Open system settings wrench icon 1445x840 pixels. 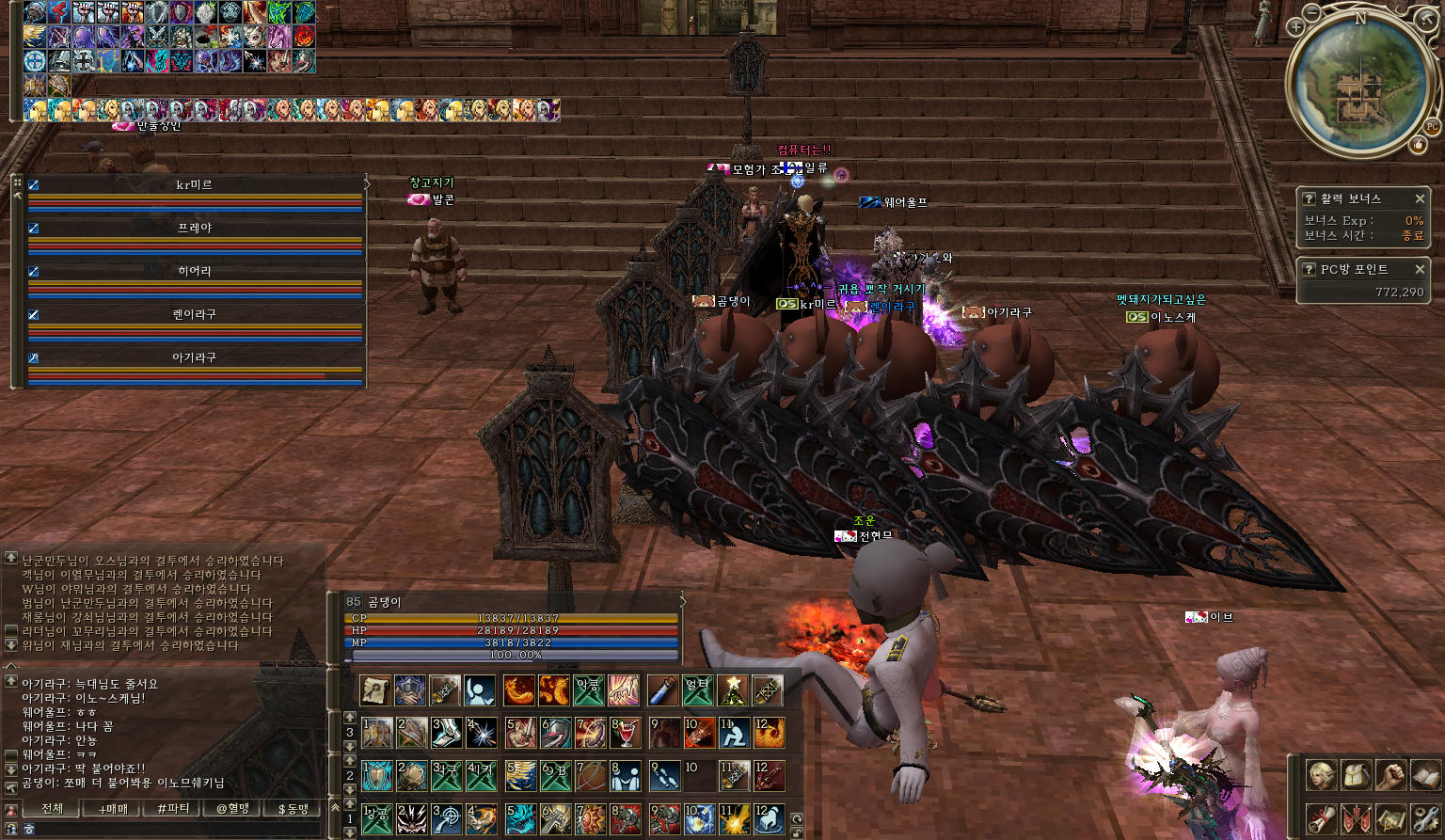pos(1425,817)
